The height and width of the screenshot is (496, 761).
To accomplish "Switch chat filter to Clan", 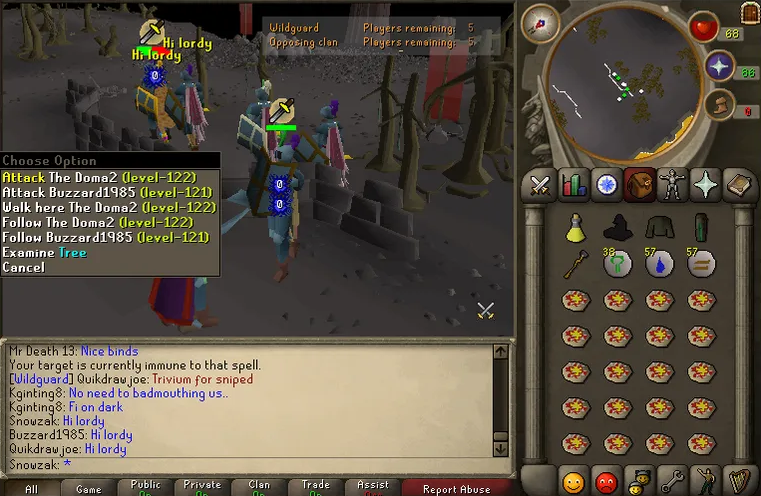I will [259, 487].
